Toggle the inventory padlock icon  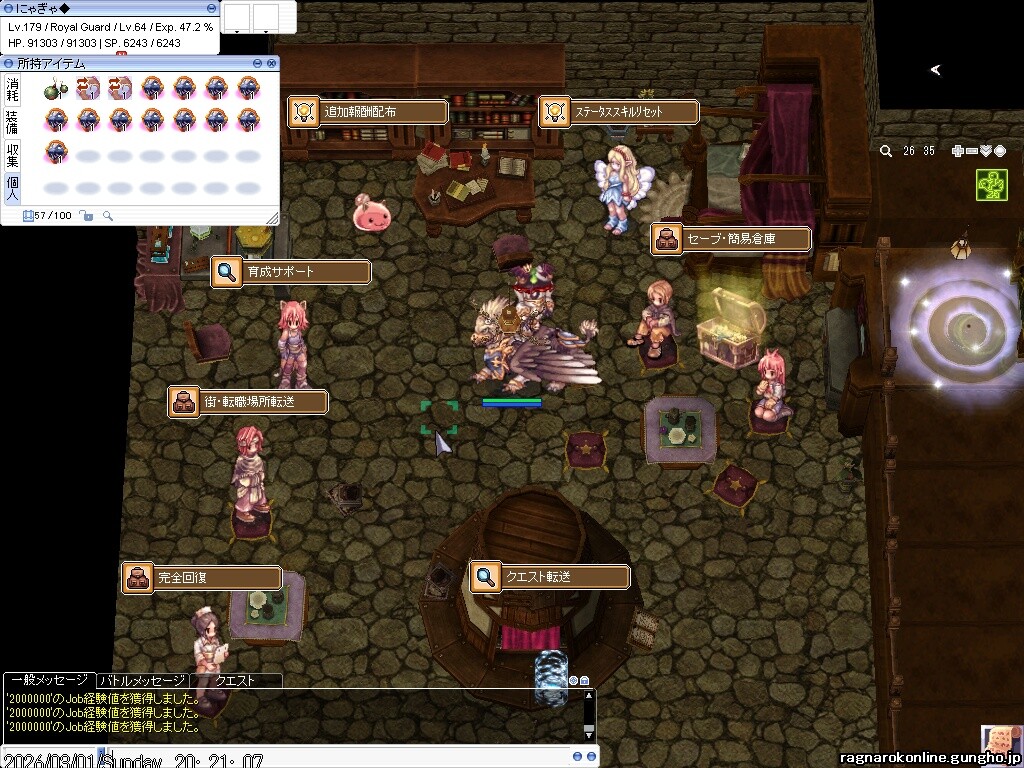86,215
